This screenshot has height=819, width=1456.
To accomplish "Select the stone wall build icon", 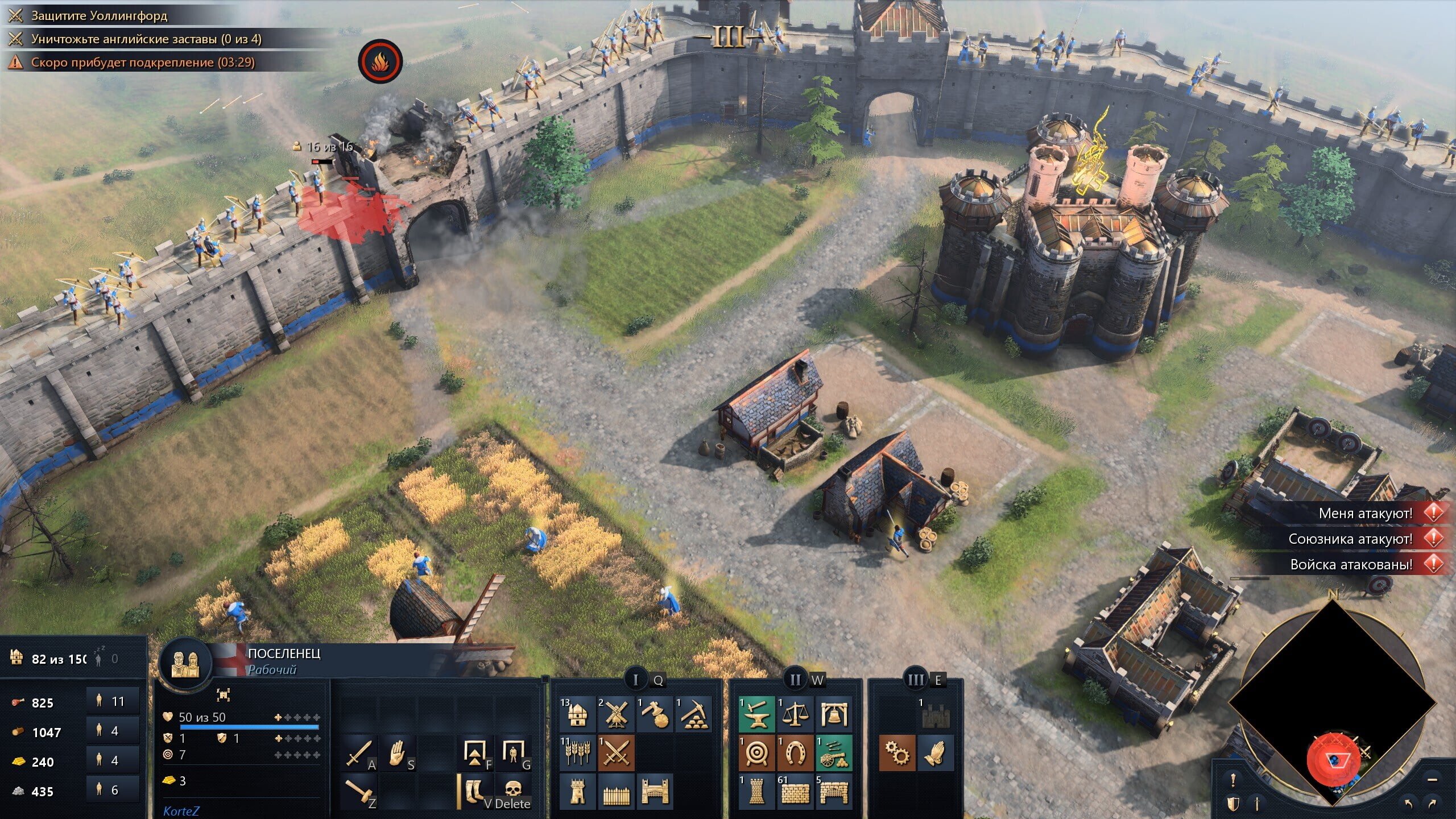I will pos(795,792).
